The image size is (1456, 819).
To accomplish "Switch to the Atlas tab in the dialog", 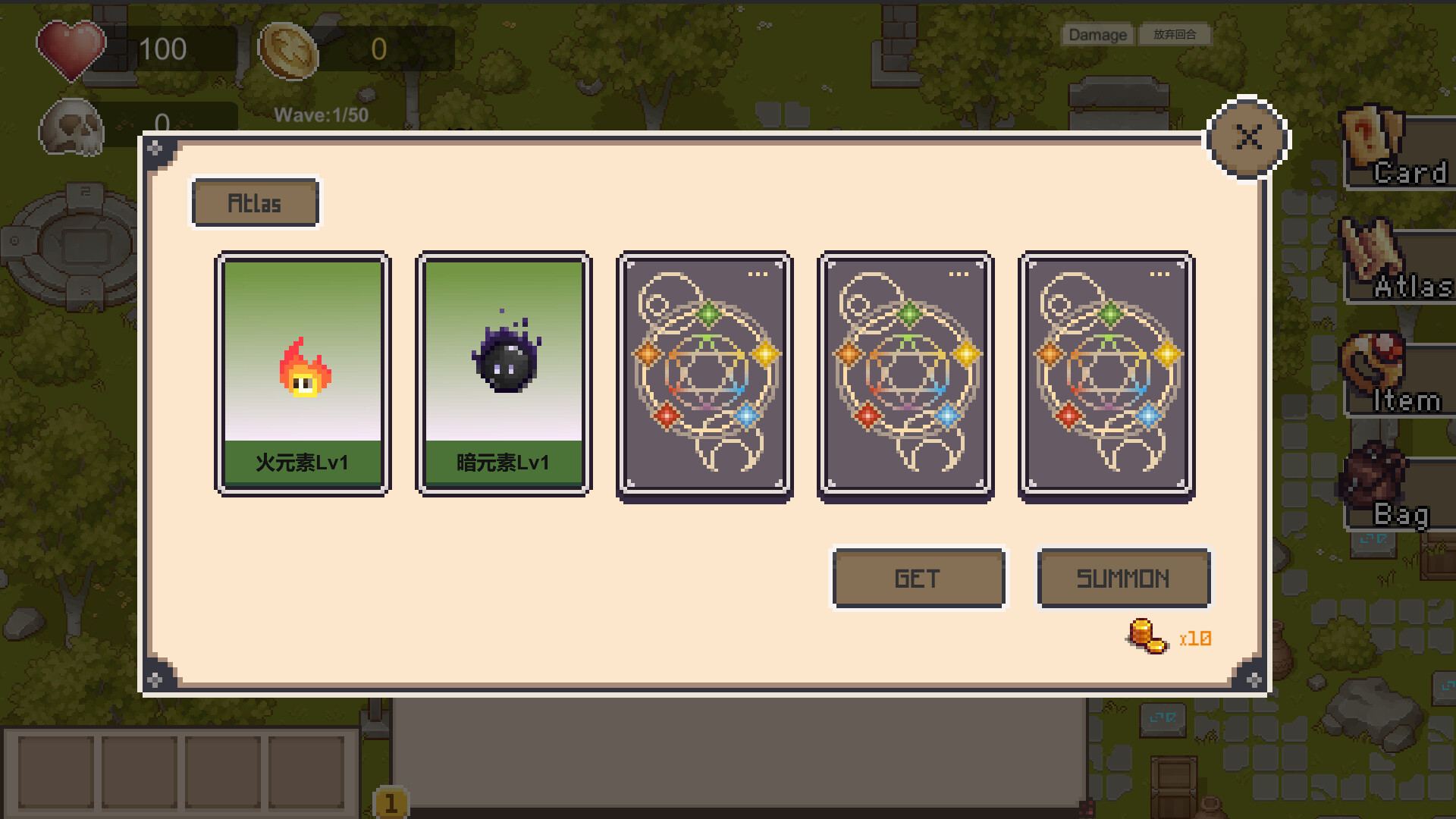I will click(x=255, y=202).
